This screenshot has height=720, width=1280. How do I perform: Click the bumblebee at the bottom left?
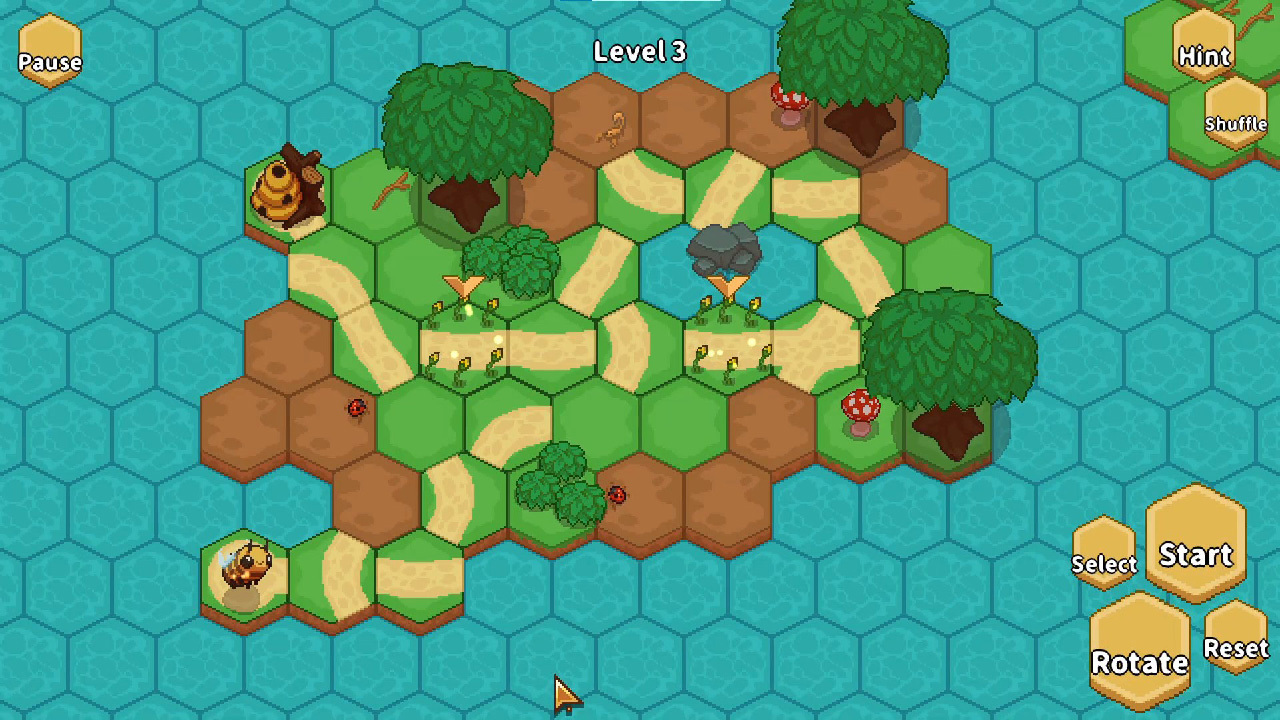245,565
